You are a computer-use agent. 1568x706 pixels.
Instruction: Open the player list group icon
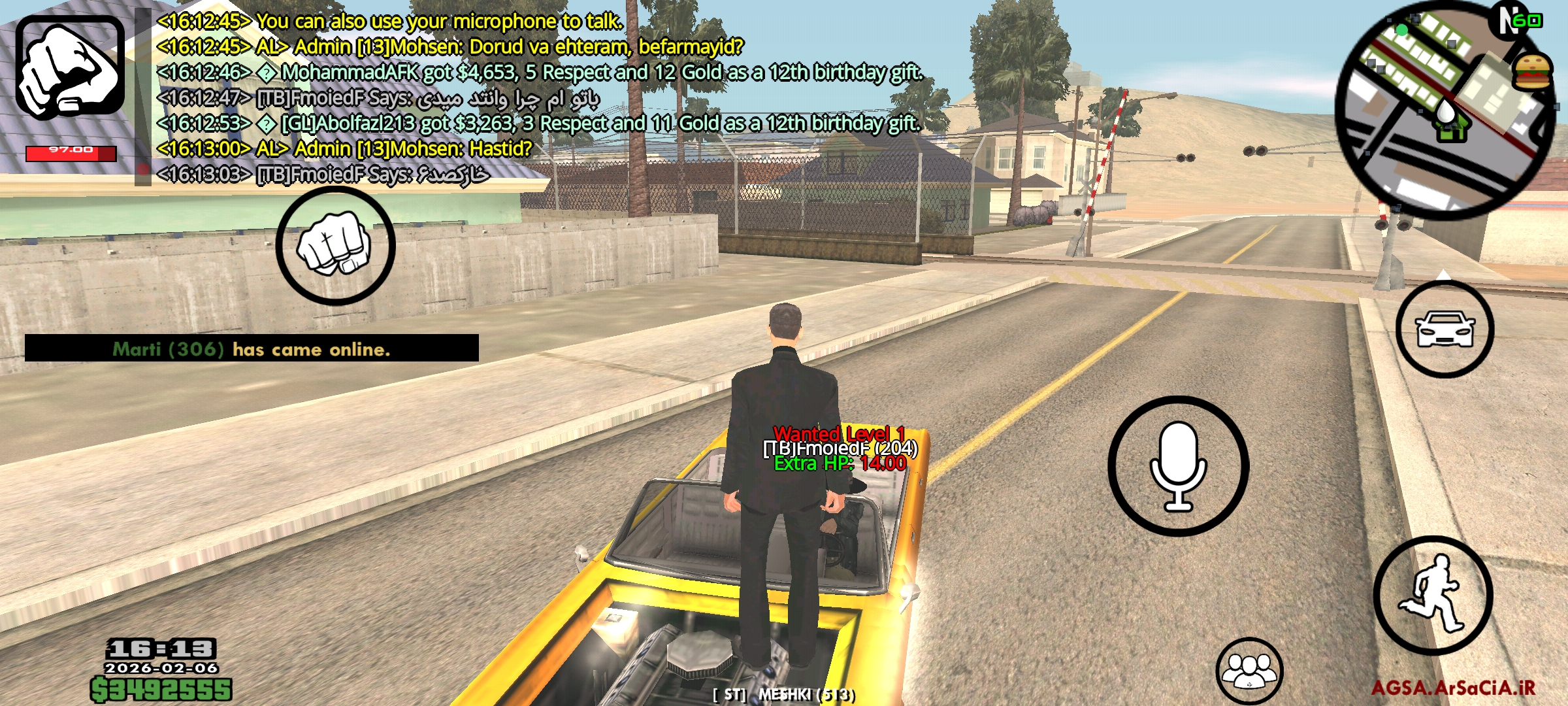coord(1249,671)
